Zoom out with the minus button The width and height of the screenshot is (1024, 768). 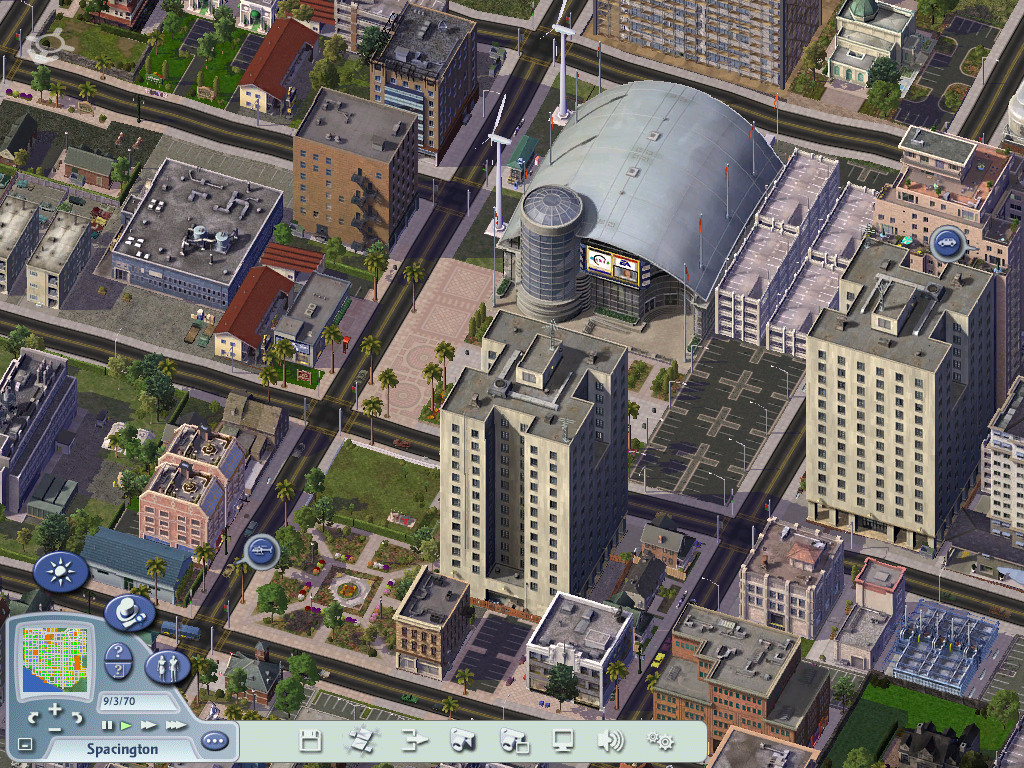point(55,730)
